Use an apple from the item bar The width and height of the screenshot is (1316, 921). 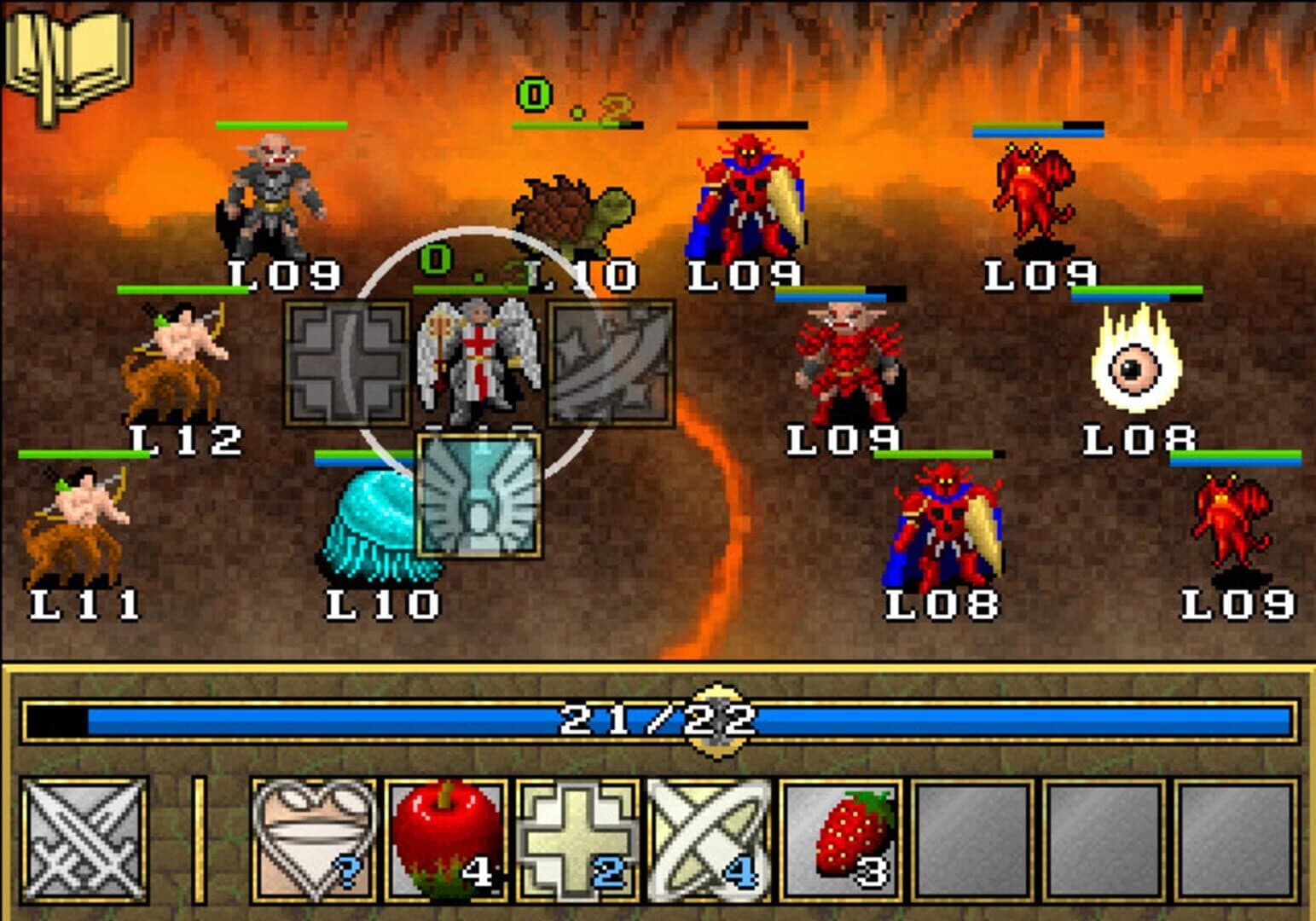click(443, 840)
